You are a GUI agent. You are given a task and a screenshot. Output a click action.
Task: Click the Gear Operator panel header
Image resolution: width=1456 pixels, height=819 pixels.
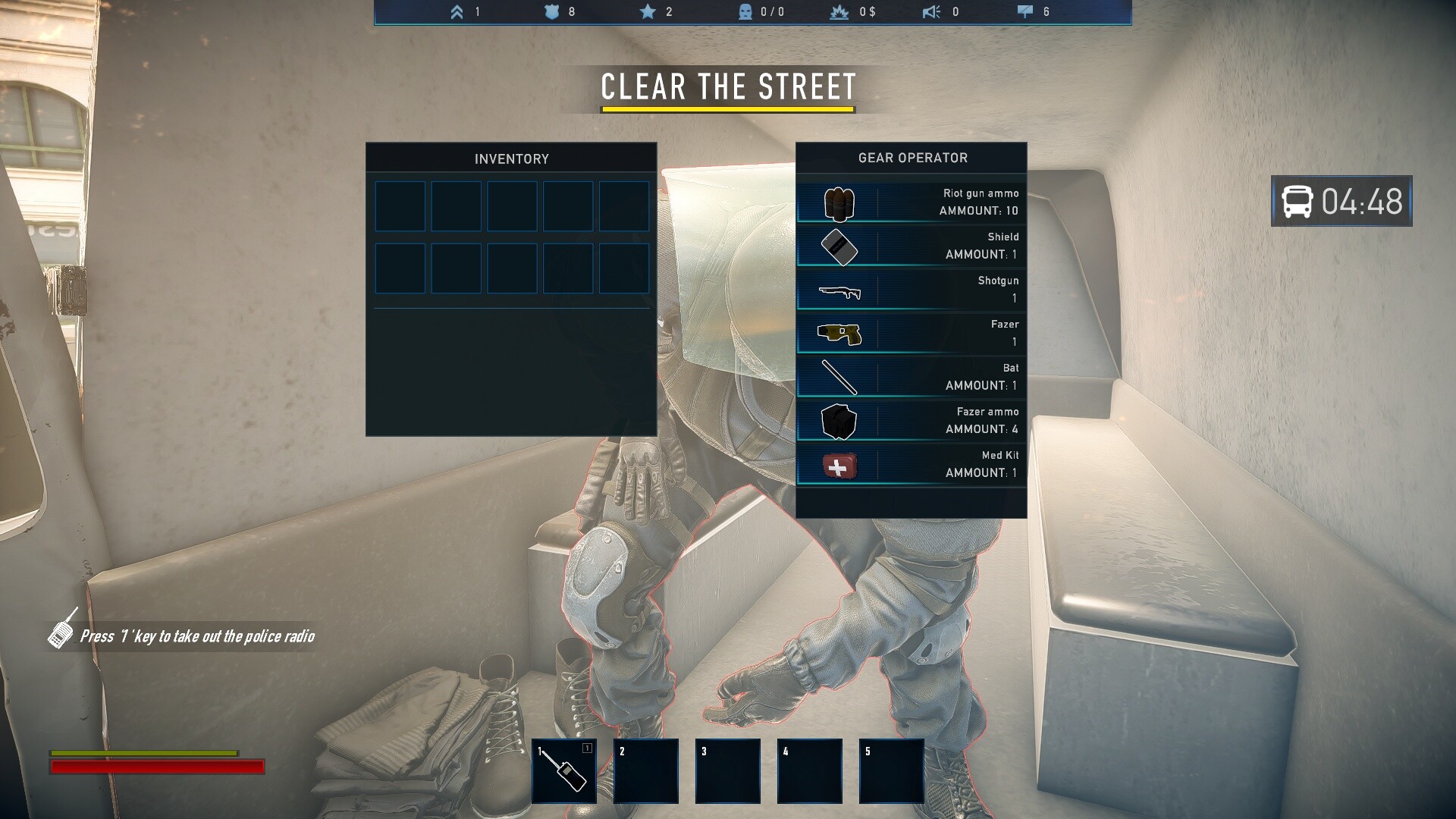click(912, 158)
